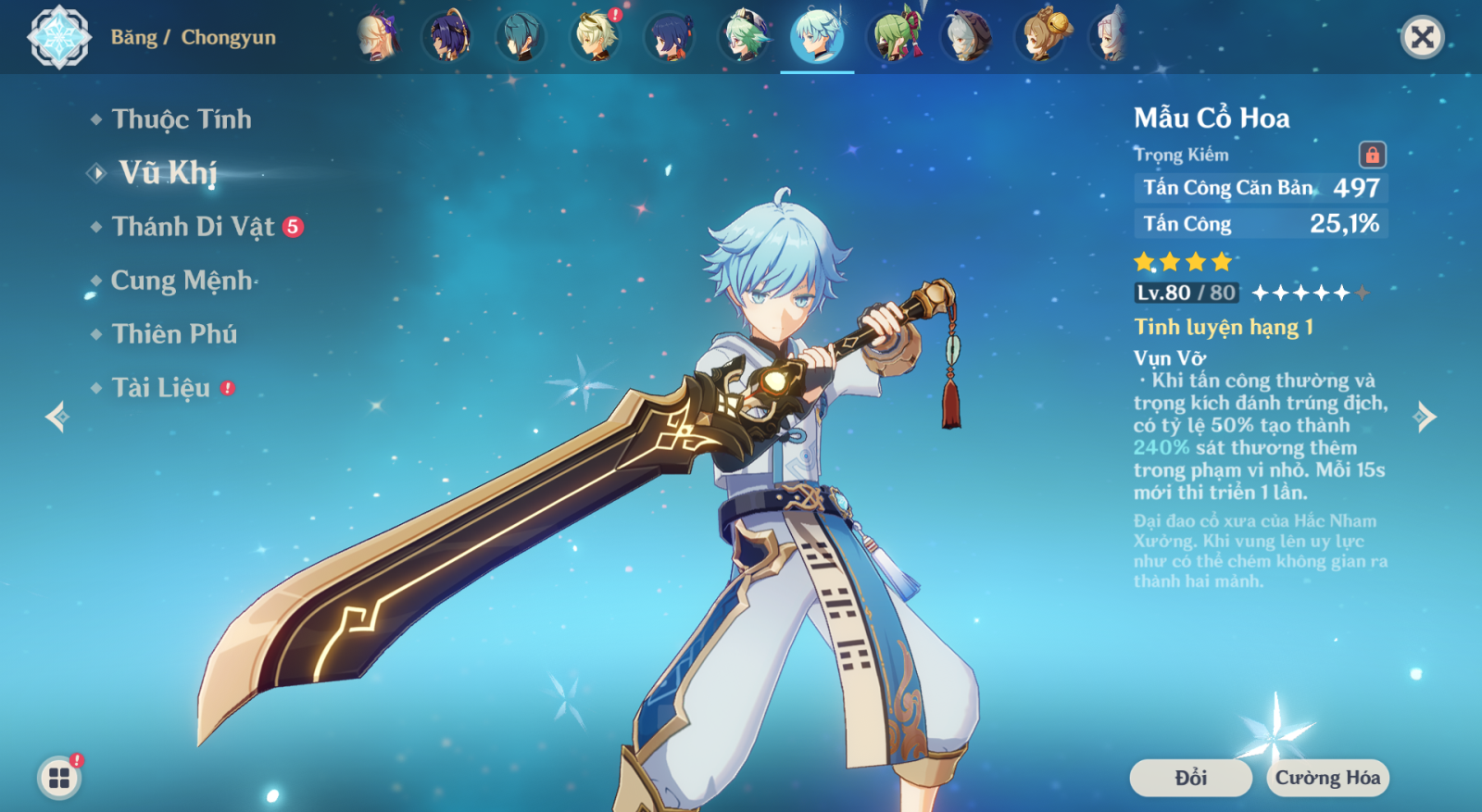This screenshot has width=1482, height=812.
Task: Open the four-square grid menu button
Action: tap(59, 778)
